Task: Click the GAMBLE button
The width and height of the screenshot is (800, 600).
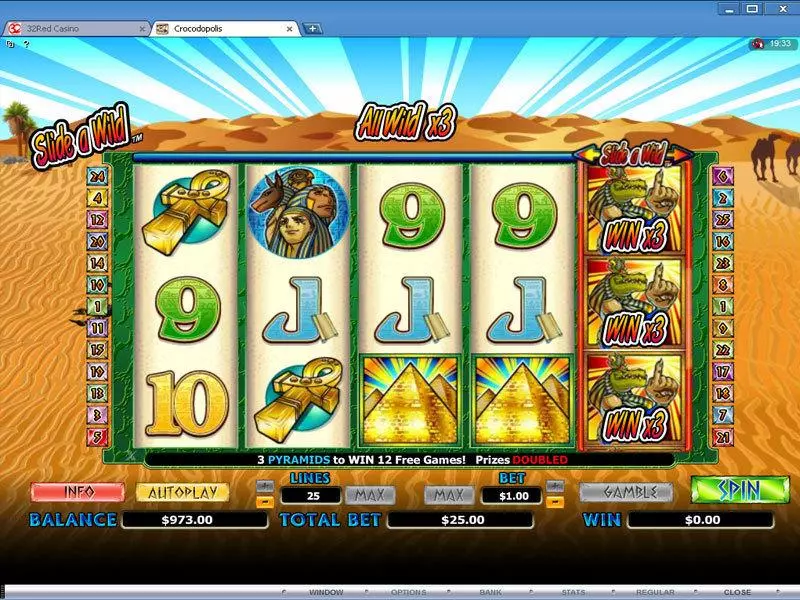Action: (625, 492)
